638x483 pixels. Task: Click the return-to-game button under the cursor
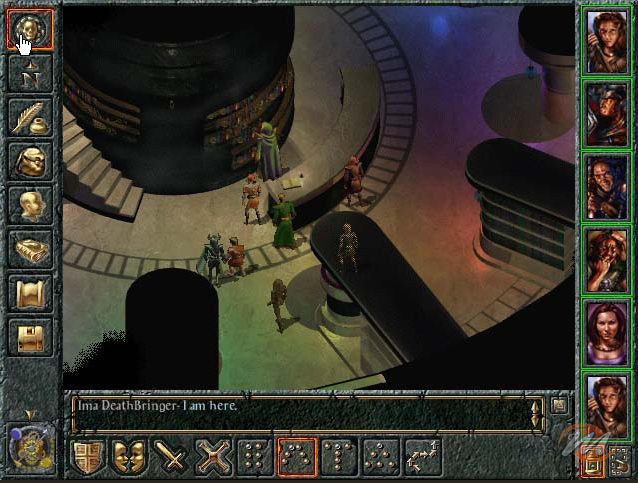29,29
